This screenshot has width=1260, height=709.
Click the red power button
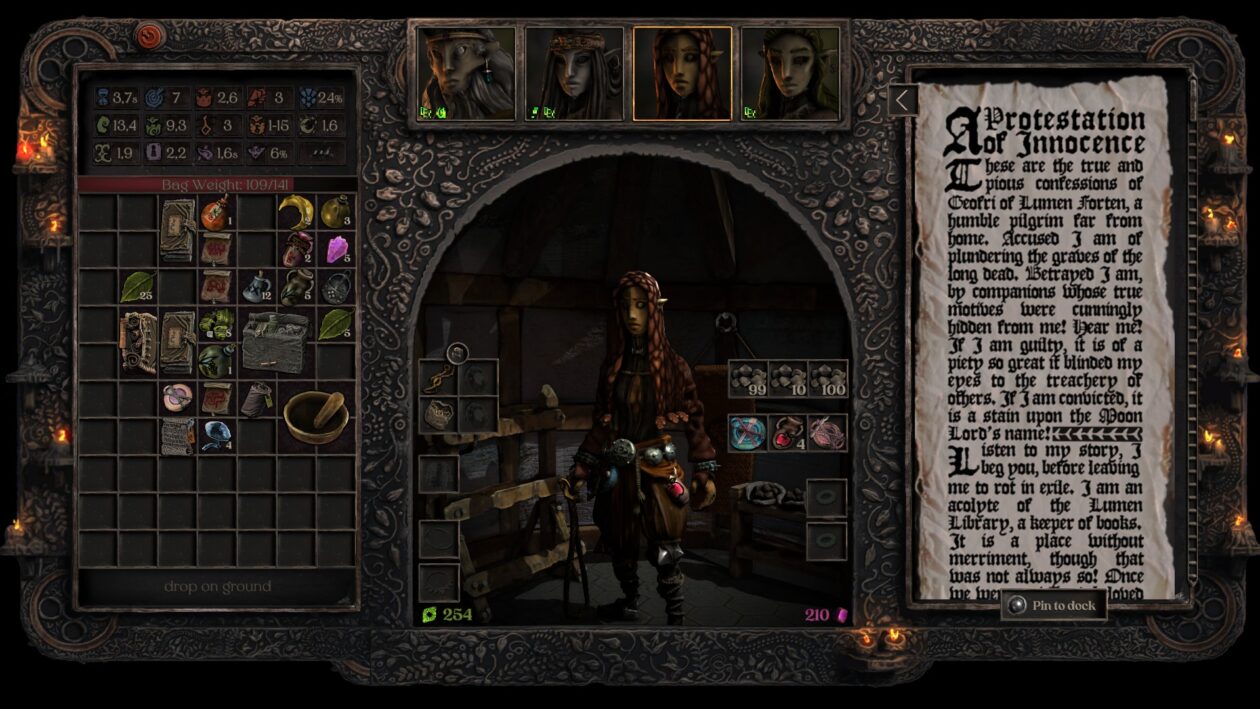tap(150, 37)
